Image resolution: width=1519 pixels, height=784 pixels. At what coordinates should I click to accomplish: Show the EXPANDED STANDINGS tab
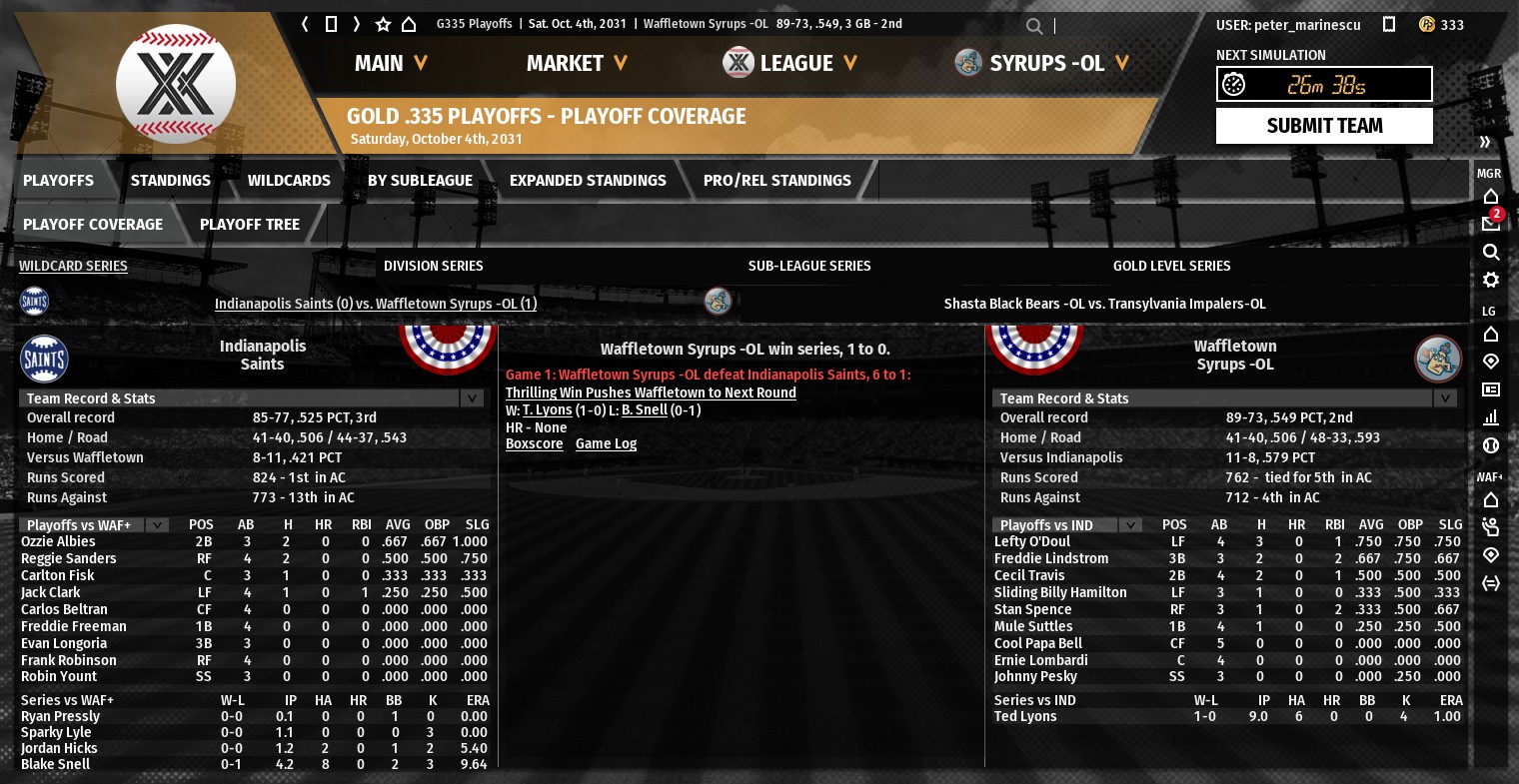pyautogui.click(x=588, y=181)
